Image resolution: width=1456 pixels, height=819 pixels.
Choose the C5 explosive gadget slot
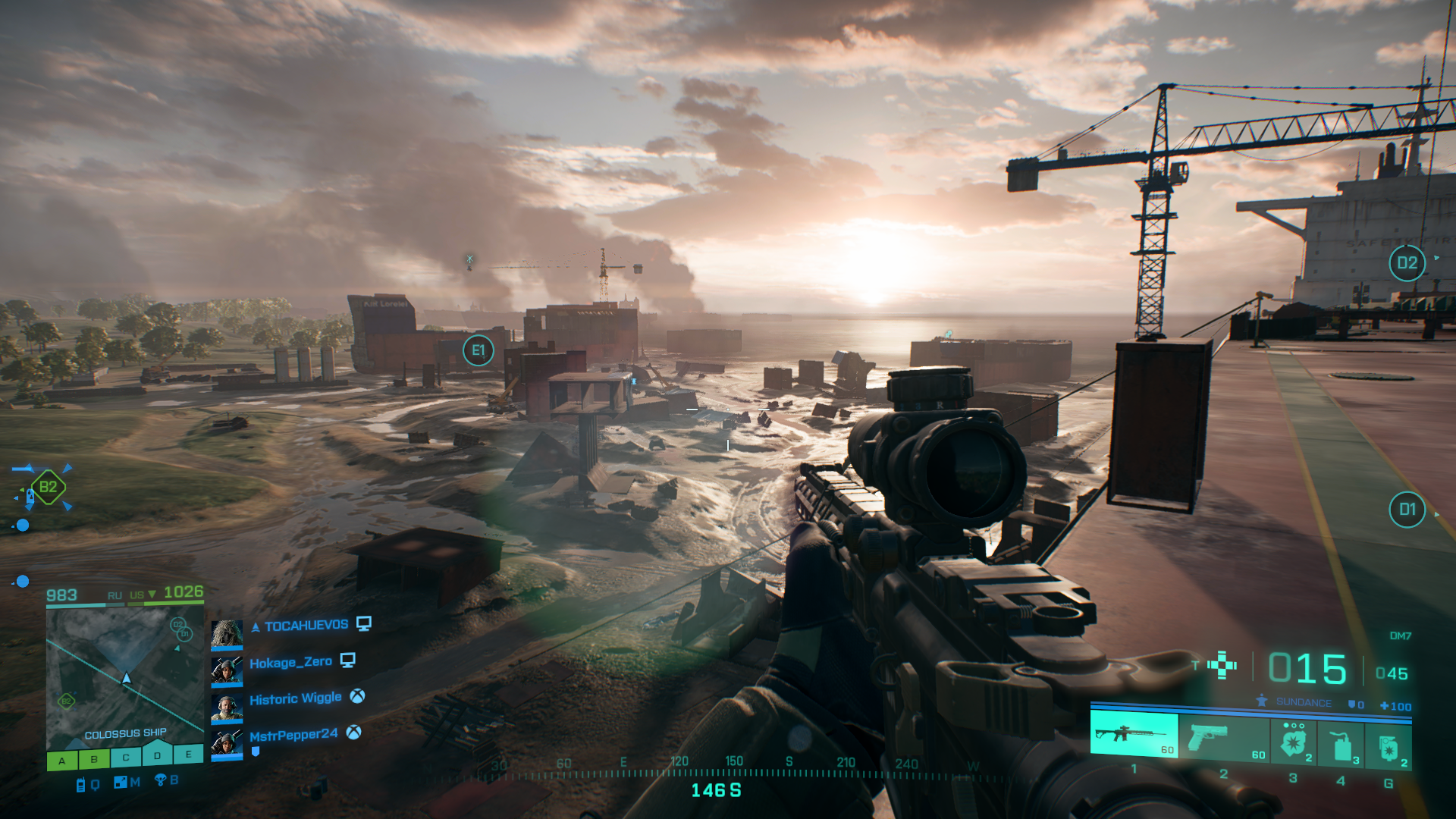[1341, 744]
